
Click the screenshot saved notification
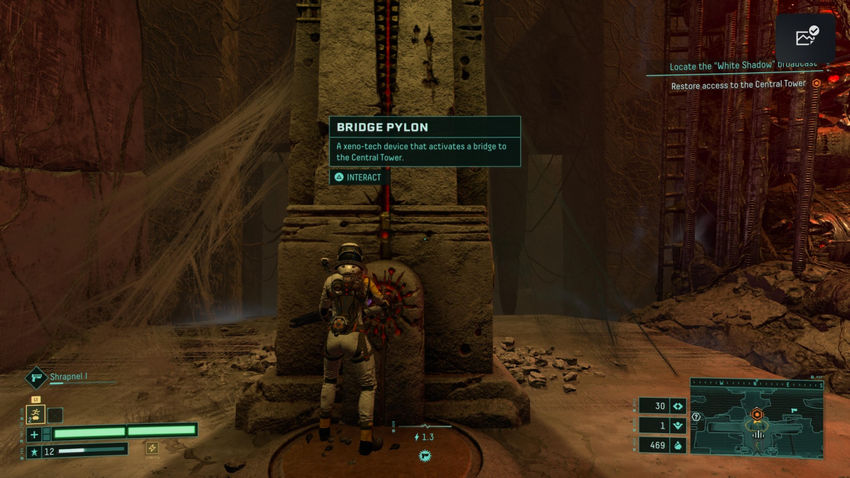tap(805, 38)
